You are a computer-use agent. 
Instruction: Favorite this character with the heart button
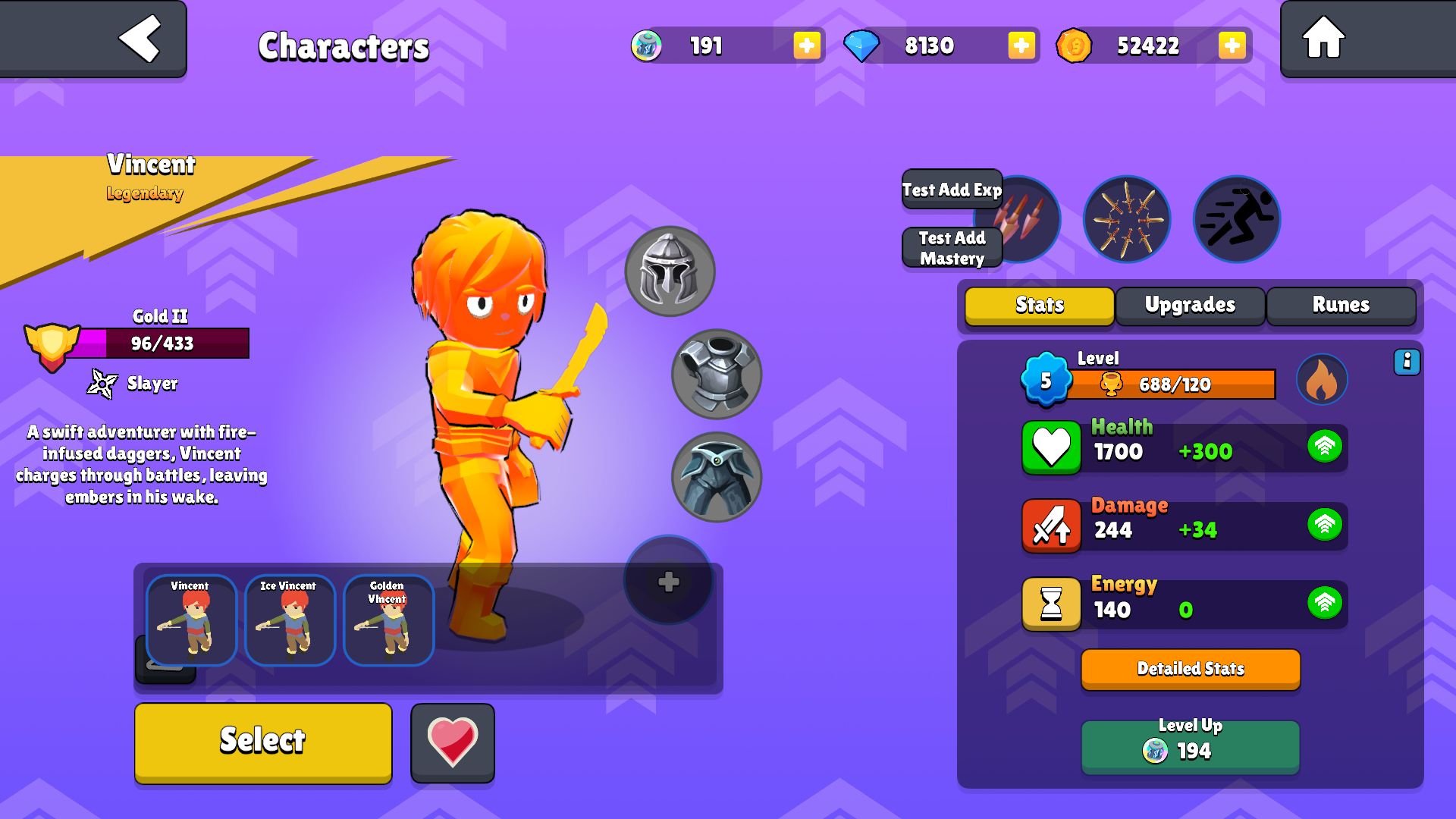(453, 742)
